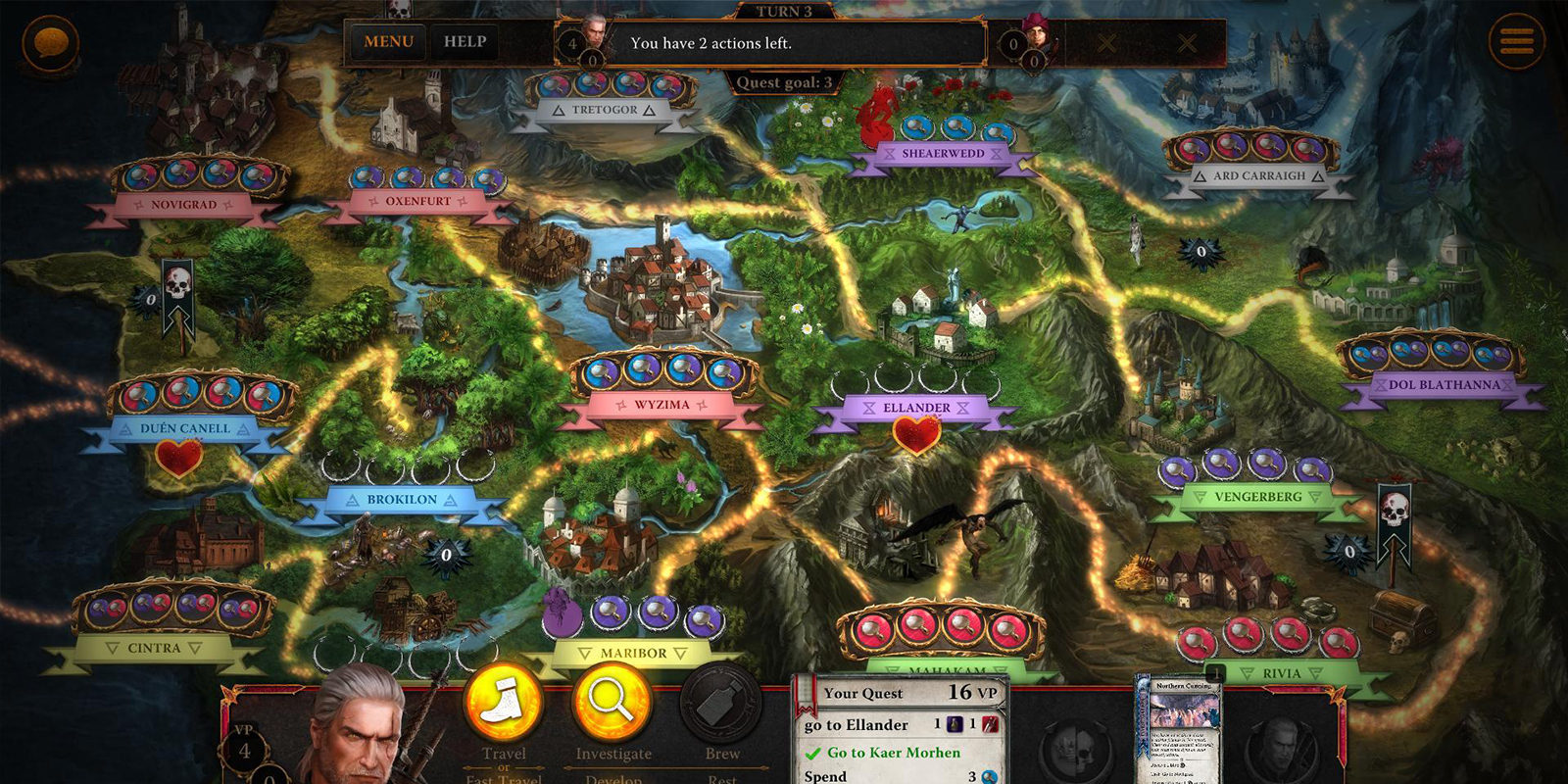Select the Tretogor location banner
The width and height of the screenshot is (1568, 784).
click(x=605, y=110)
